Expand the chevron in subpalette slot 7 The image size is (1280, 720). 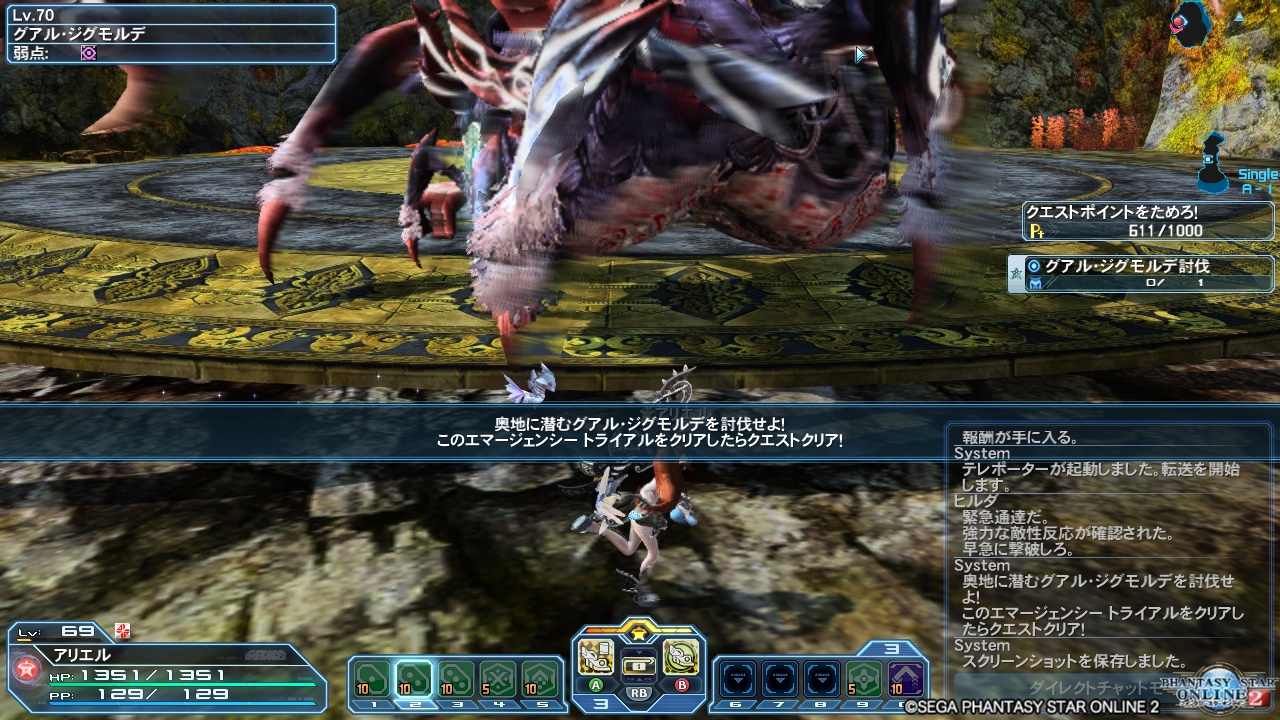point(778,677)
